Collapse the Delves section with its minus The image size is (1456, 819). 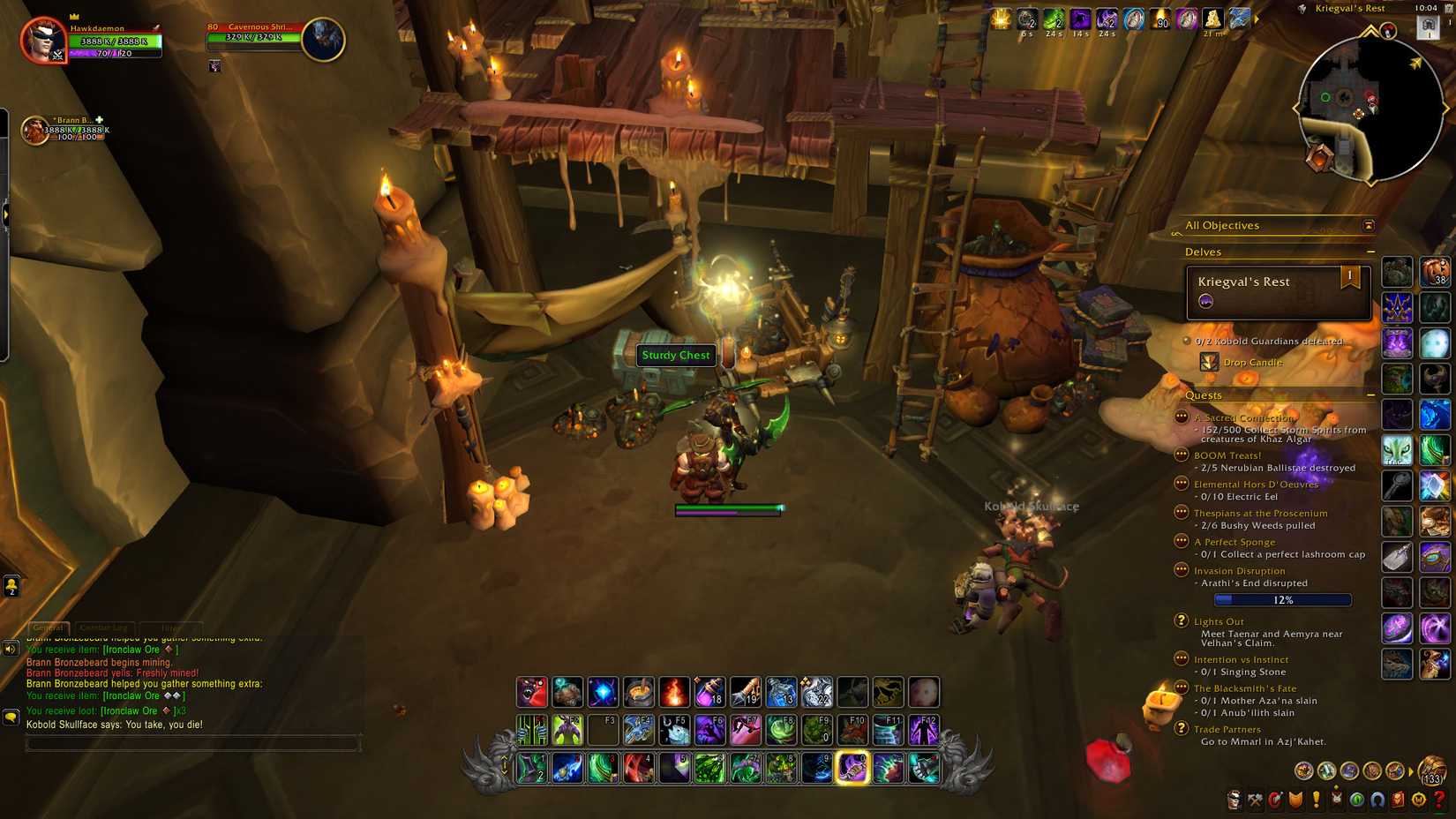click(x=1372, y=252)
